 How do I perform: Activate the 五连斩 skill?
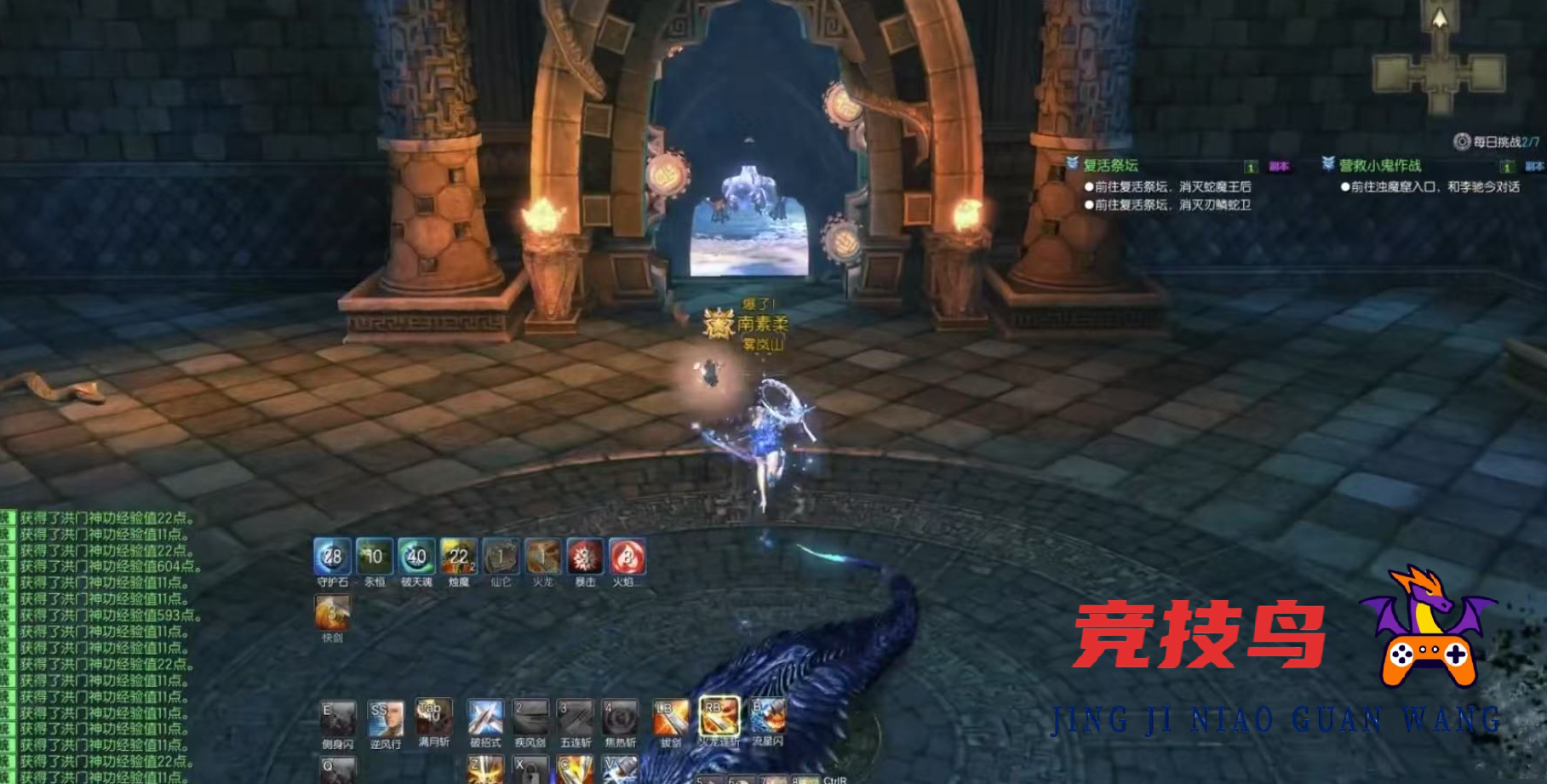tap(576, 718)
